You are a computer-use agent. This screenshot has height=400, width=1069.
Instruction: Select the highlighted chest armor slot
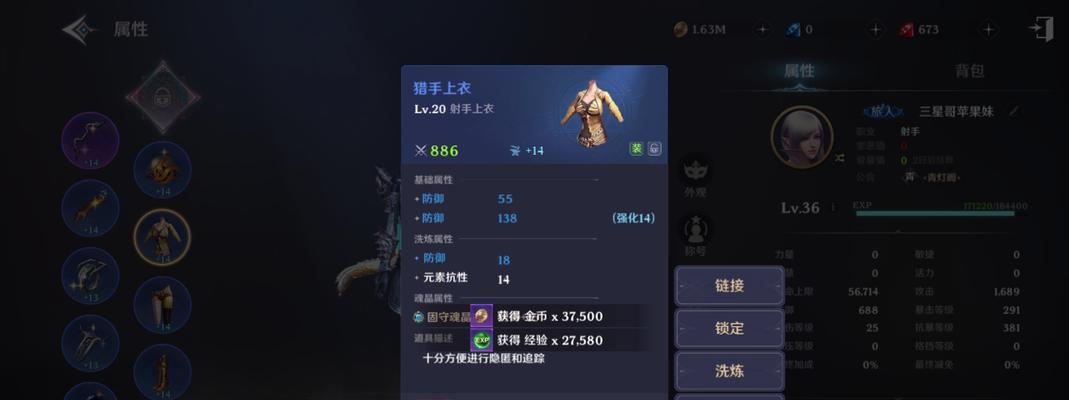coord(162,236)
